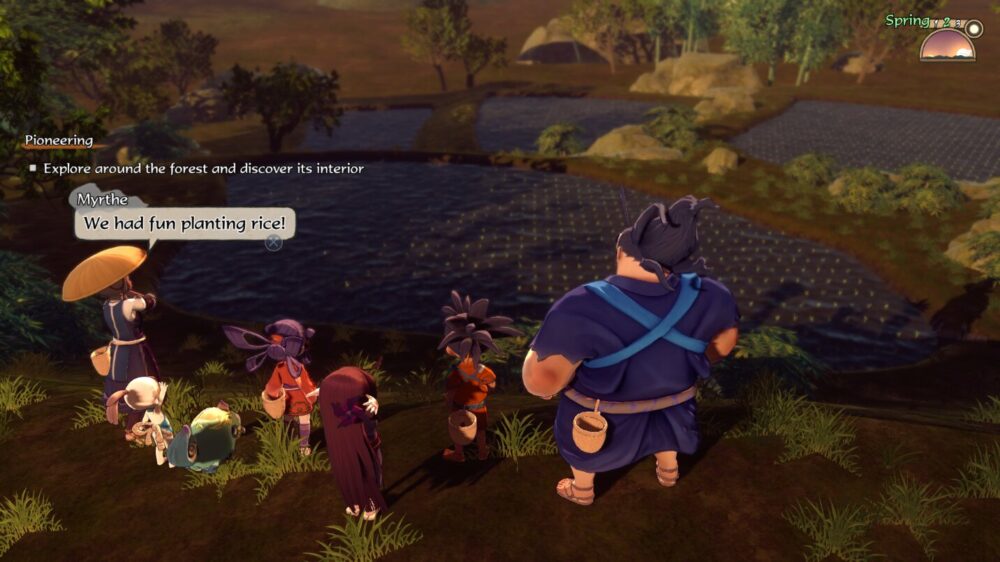Advance Myrthe's speech bubble dialogue
The width and height of the screenshot is (1000, 562).
tap(273, 241)
